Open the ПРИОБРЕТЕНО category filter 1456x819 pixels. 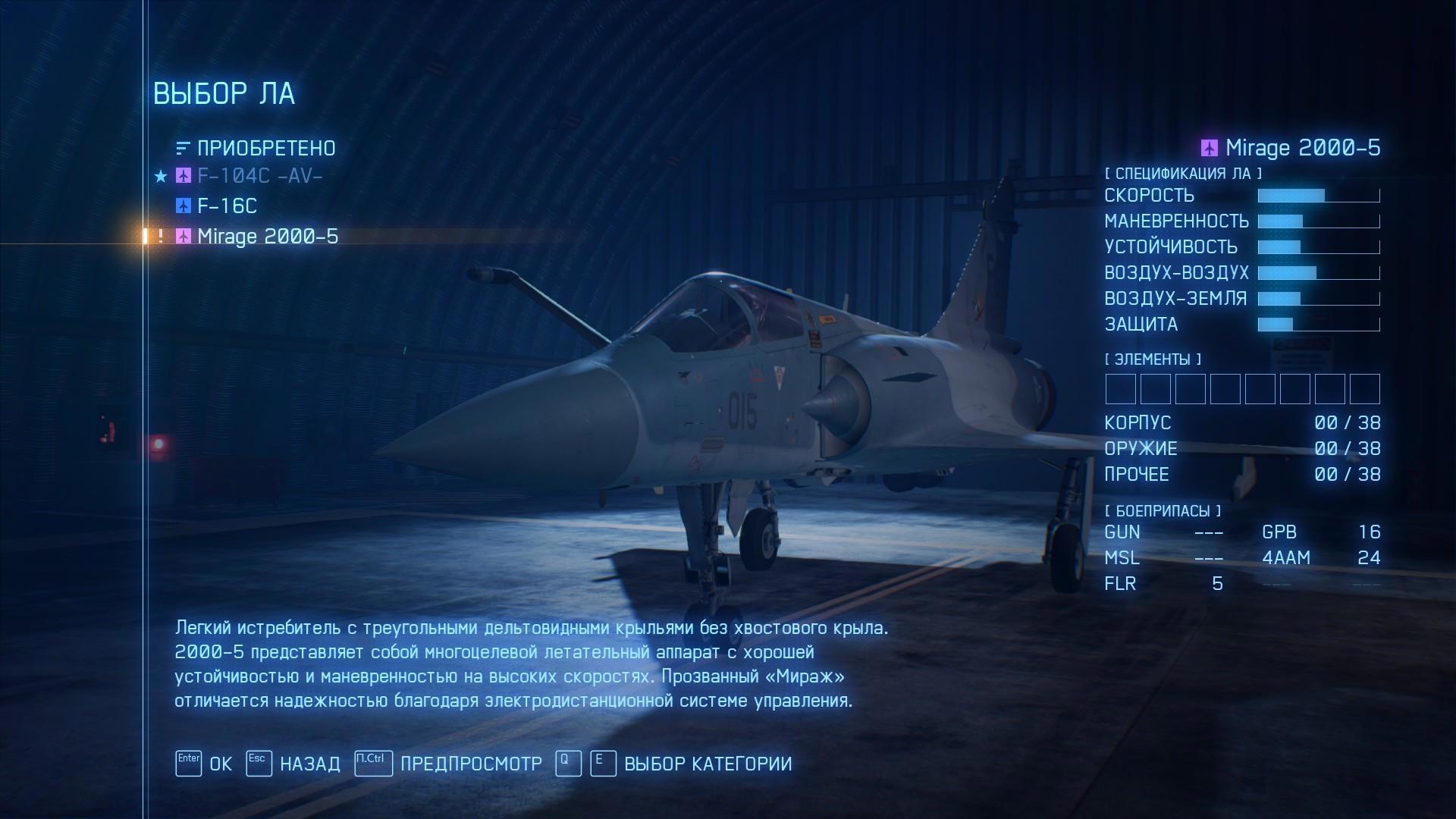[265, 148]
